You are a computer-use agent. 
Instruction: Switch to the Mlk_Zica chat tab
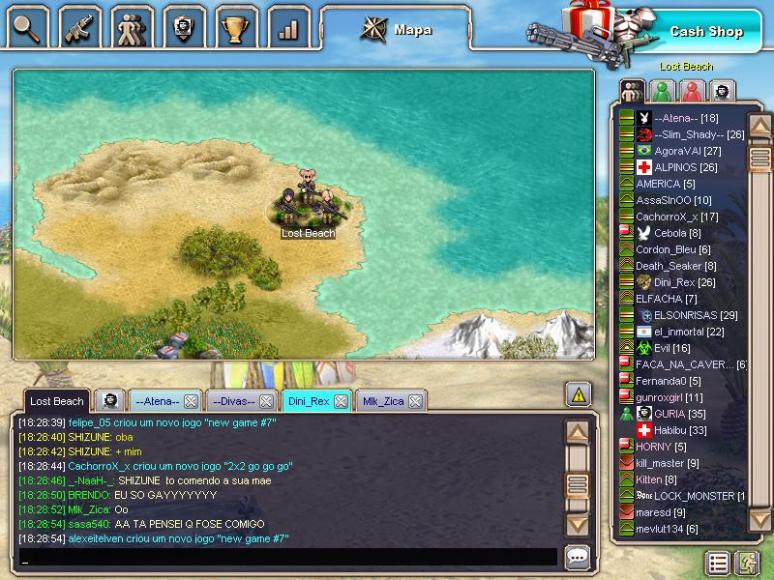pyautogui.click(x=383, y=401)
